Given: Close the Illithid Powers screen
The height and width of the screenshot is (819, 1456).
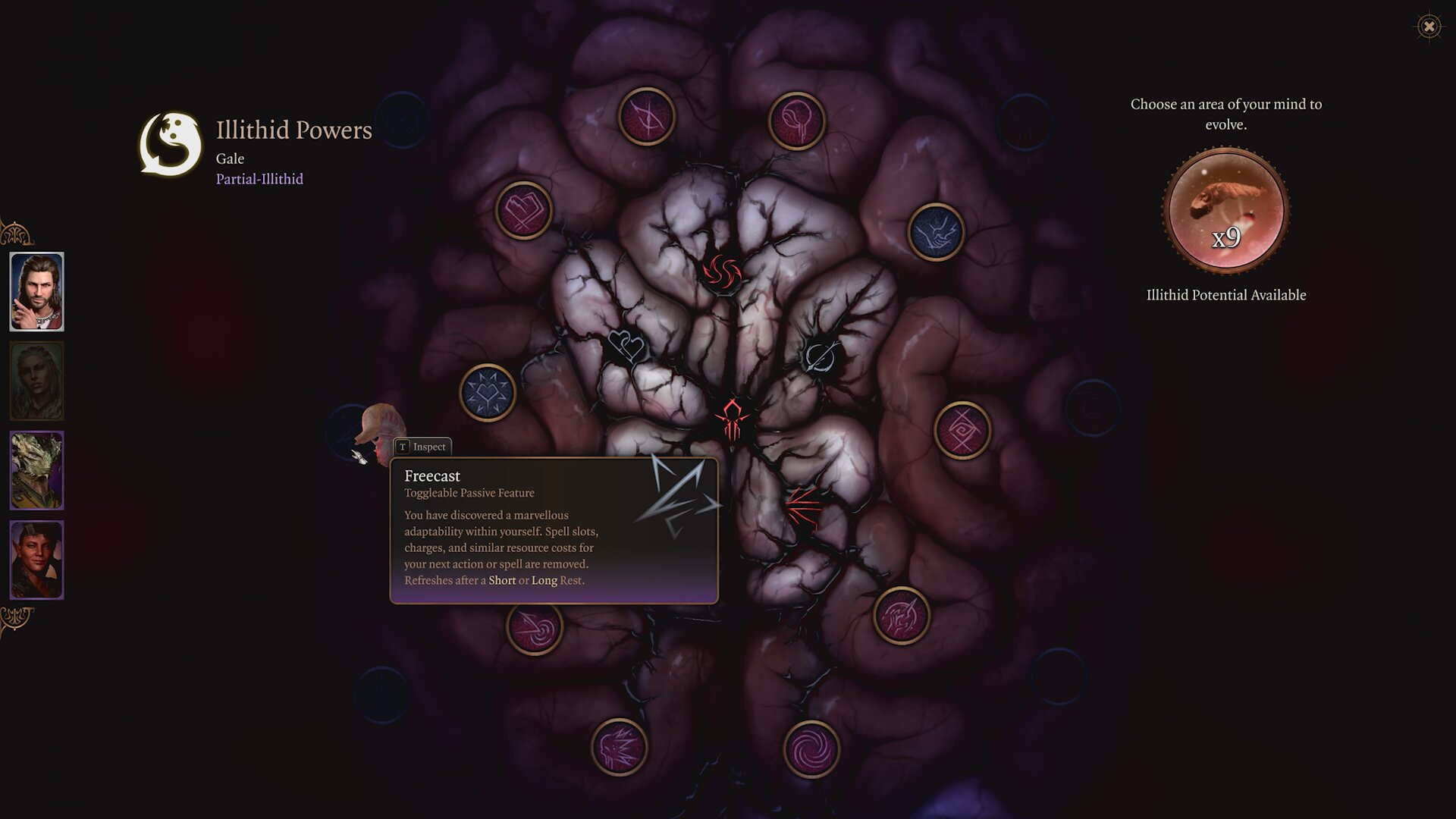Looking at the screenshot, I should pyautogui.click(x=1430, y=27).
